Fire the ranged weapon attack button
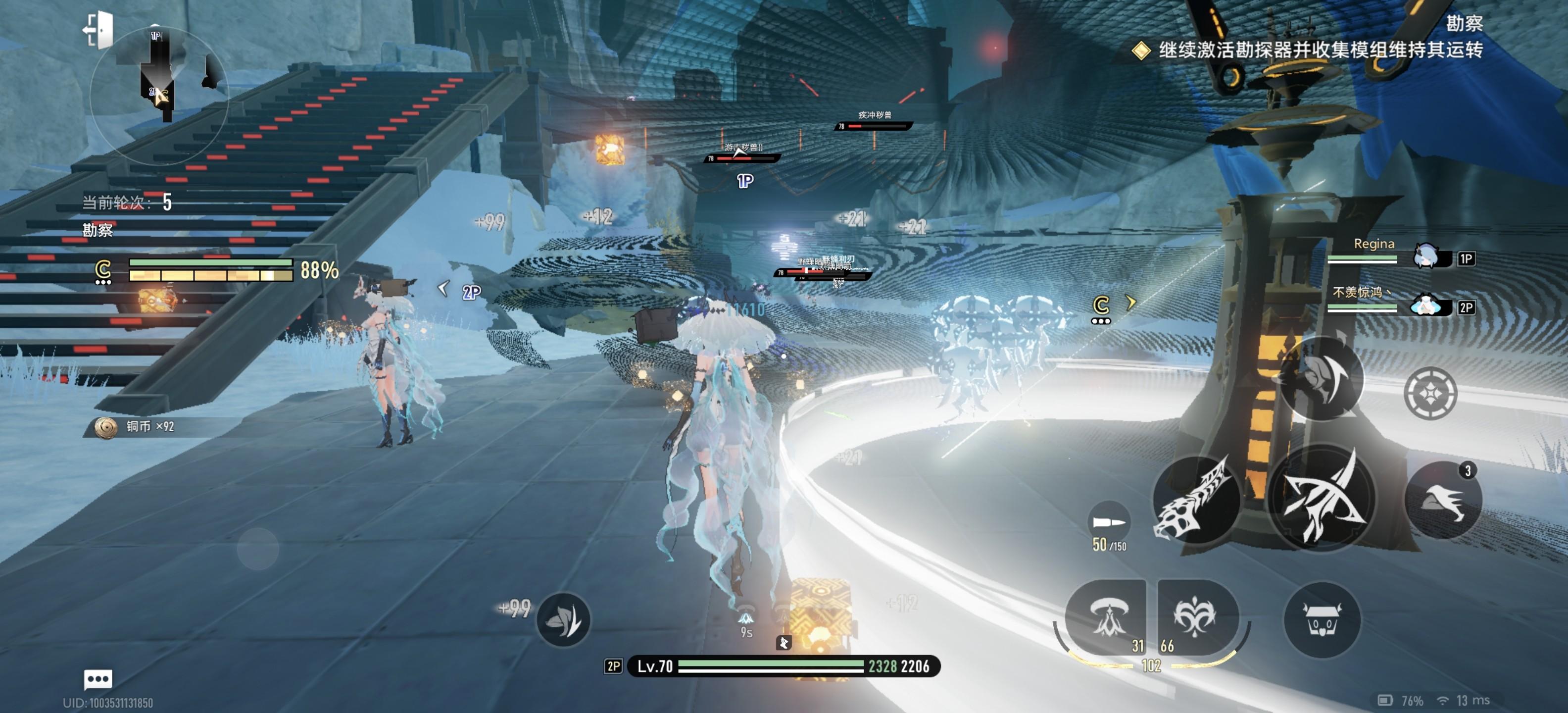This screenshot has height=713, width=1568. 1196,499
